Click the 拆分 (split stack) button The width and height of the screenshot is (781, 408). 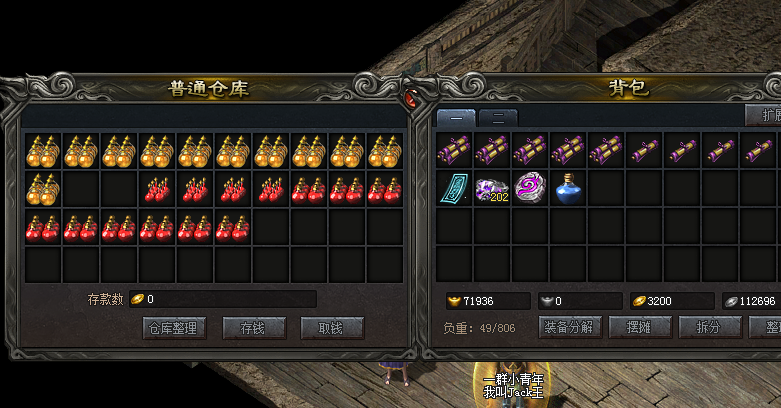click(709, 327)
